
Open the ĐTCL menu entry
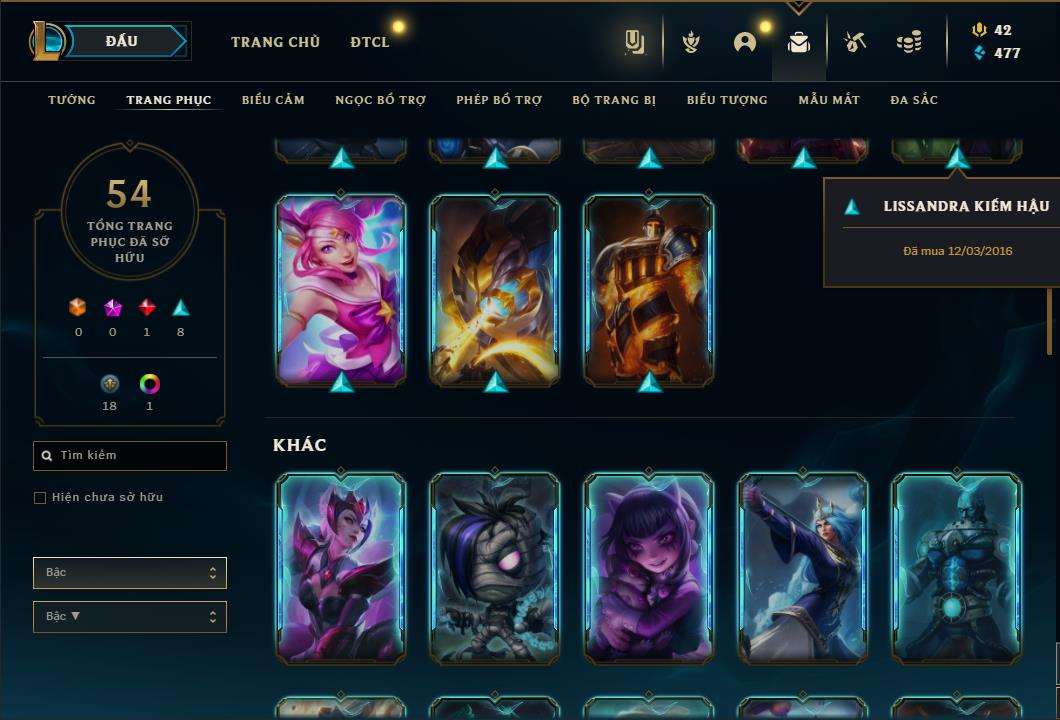tap(370, 42)
